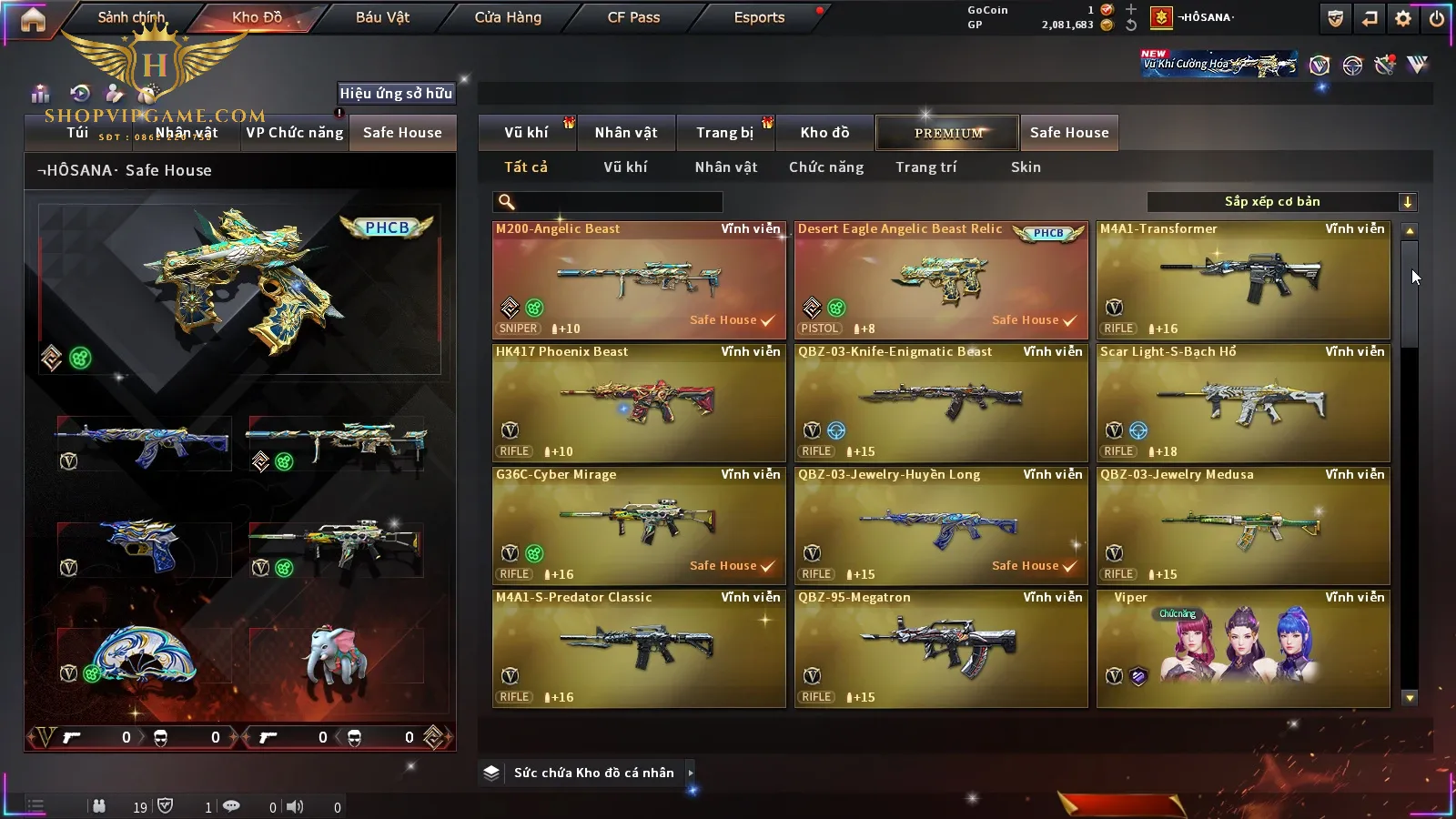
Task: Pick the HK417 Phoenix Beast rifle
Action: [639, 403]
